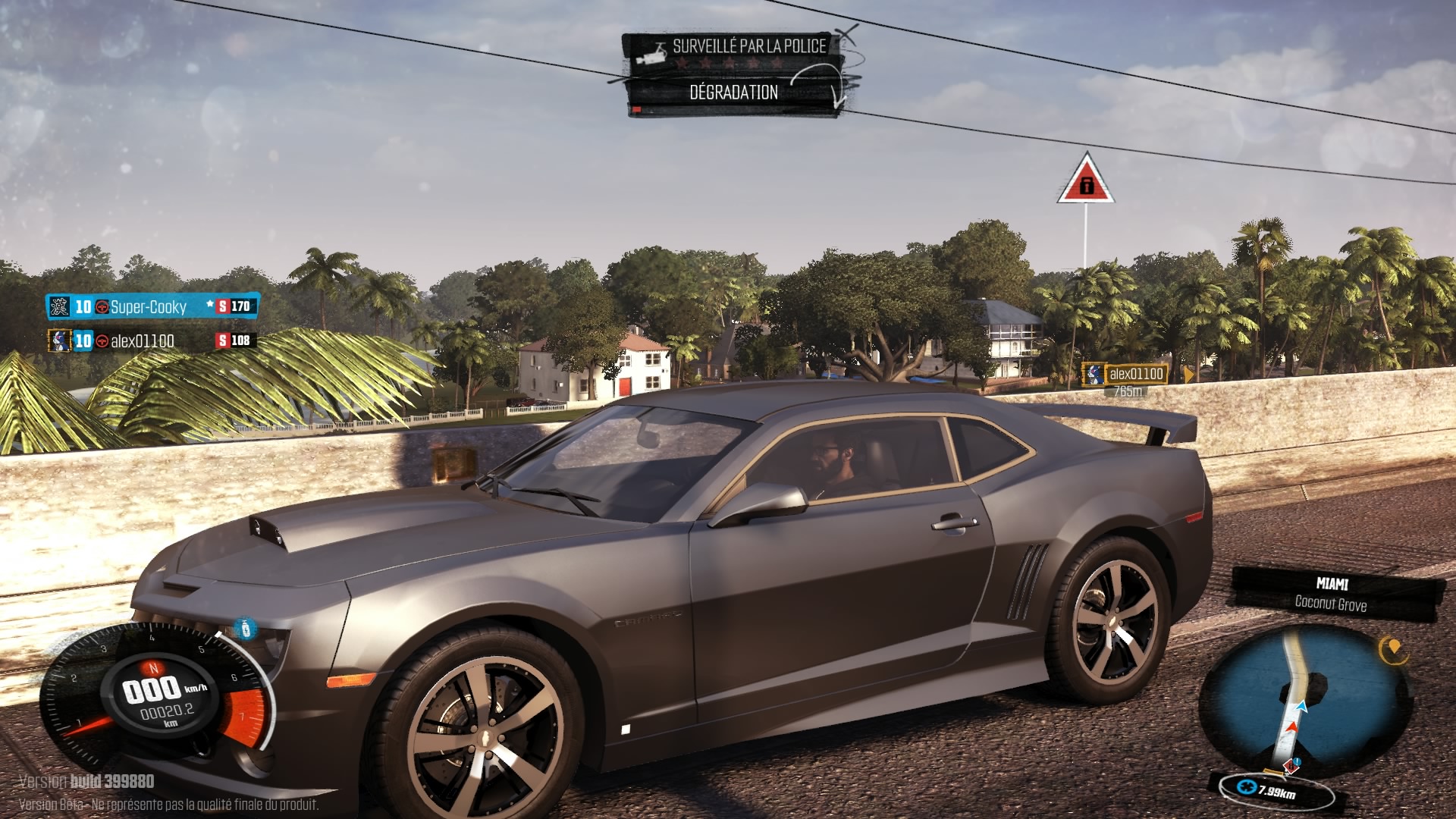
Task: Click the 7.99km waypoint distance badge
Action: [x=1276, y=791]
